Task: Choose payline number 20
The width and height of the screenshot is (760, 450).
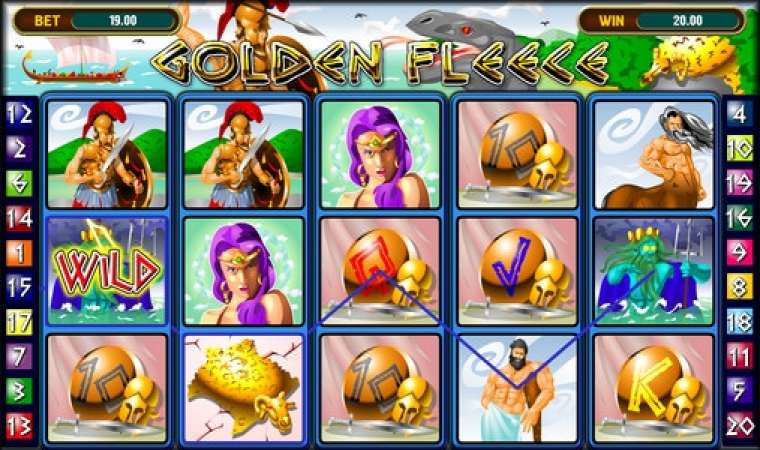Action: tap(741, 425)
